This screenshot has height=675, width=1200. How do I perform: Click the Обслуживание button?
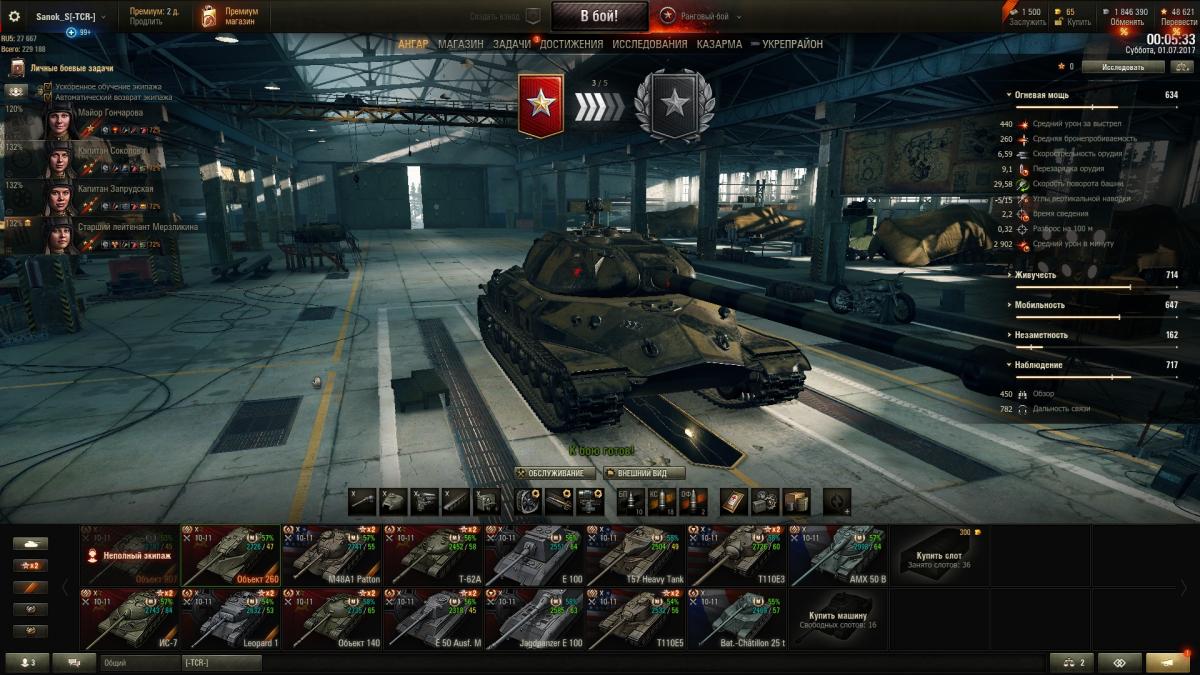tap(555, 473)
